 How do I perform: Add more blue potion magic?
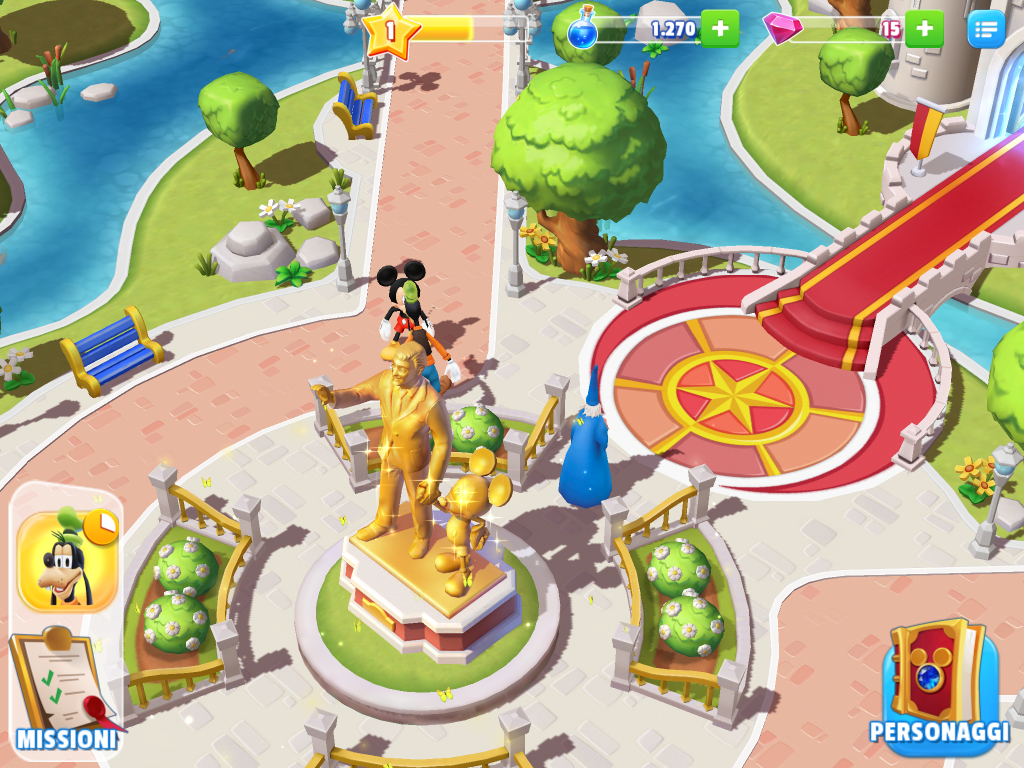point(720,28)
